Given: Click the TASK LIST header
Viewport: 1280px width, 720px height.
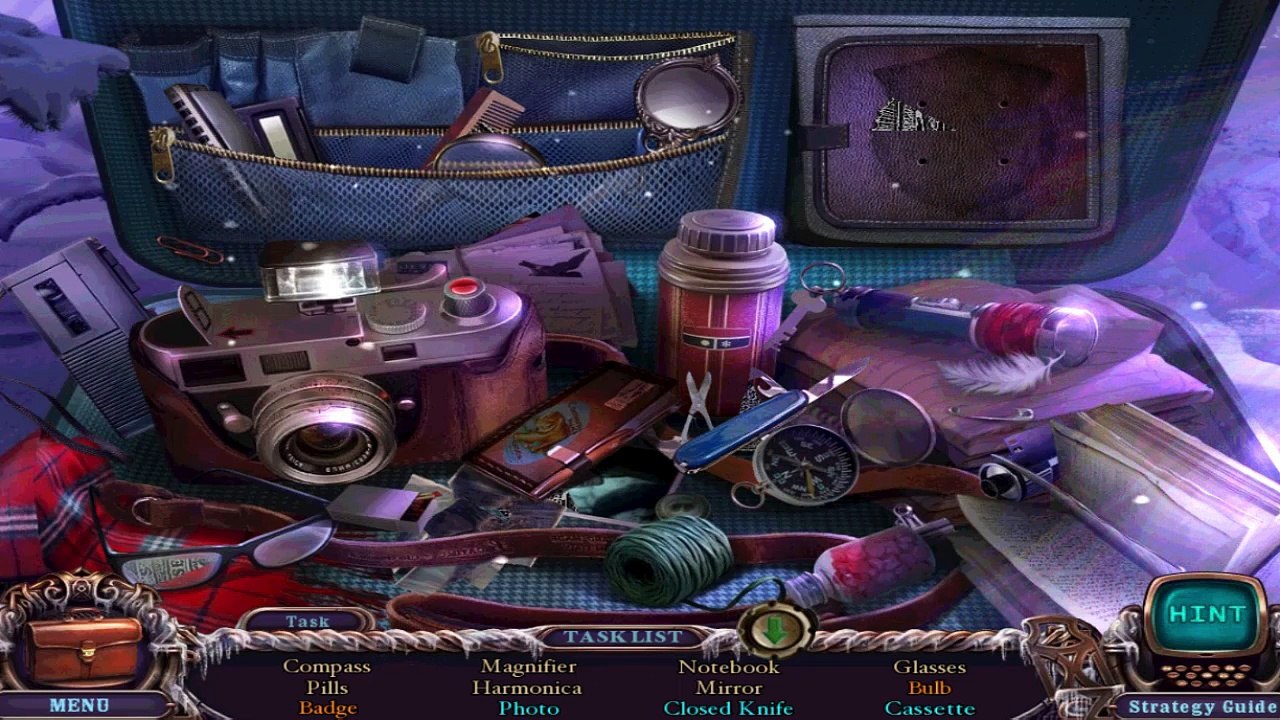Looking at the screenshot, I should click(x=622, y=637).
